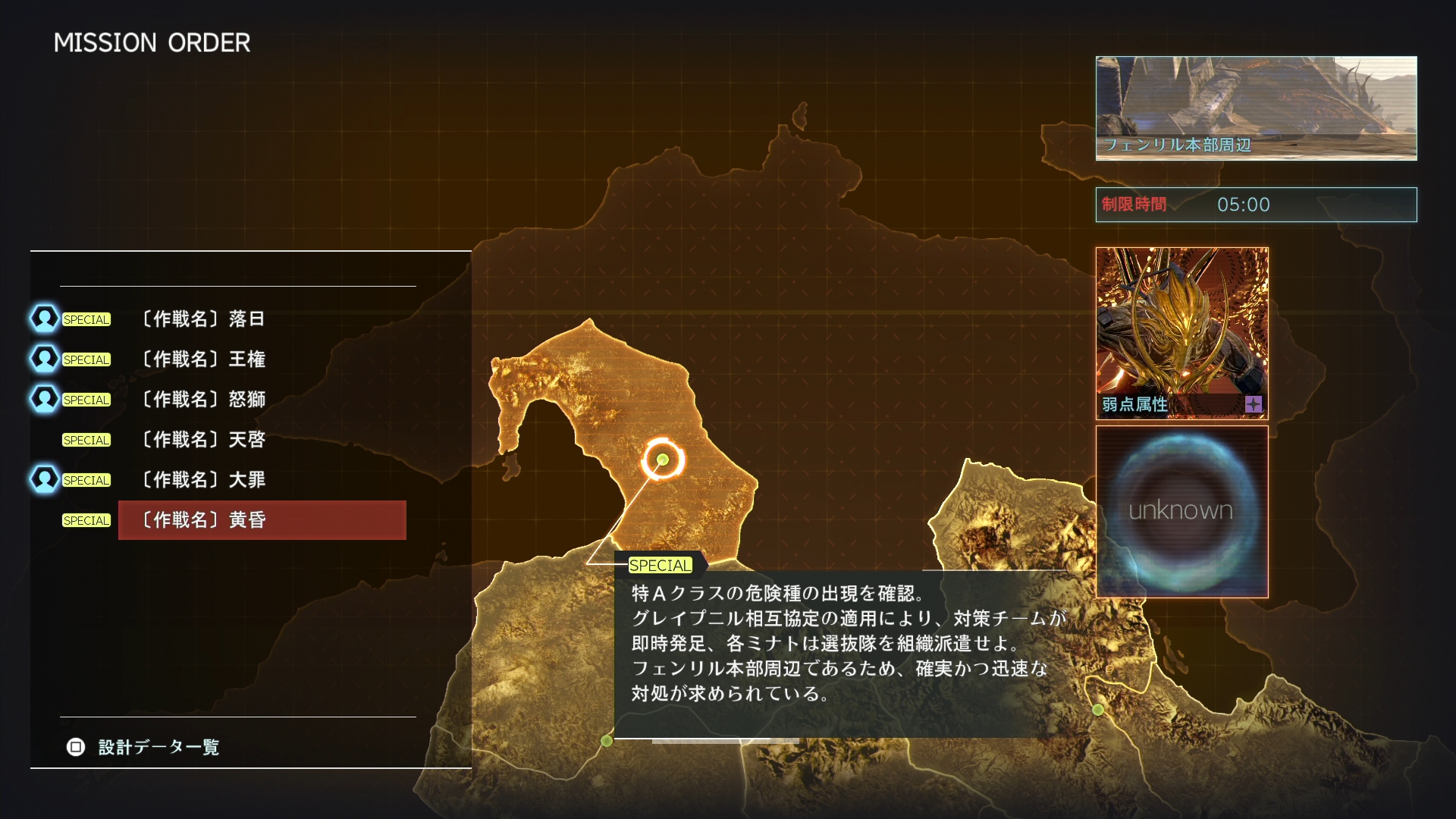The height and width of the screenshot is (819, 1456).
Task: Click the co-op avatar icon next to 怒獅
Action: click(x=44, y=399)
